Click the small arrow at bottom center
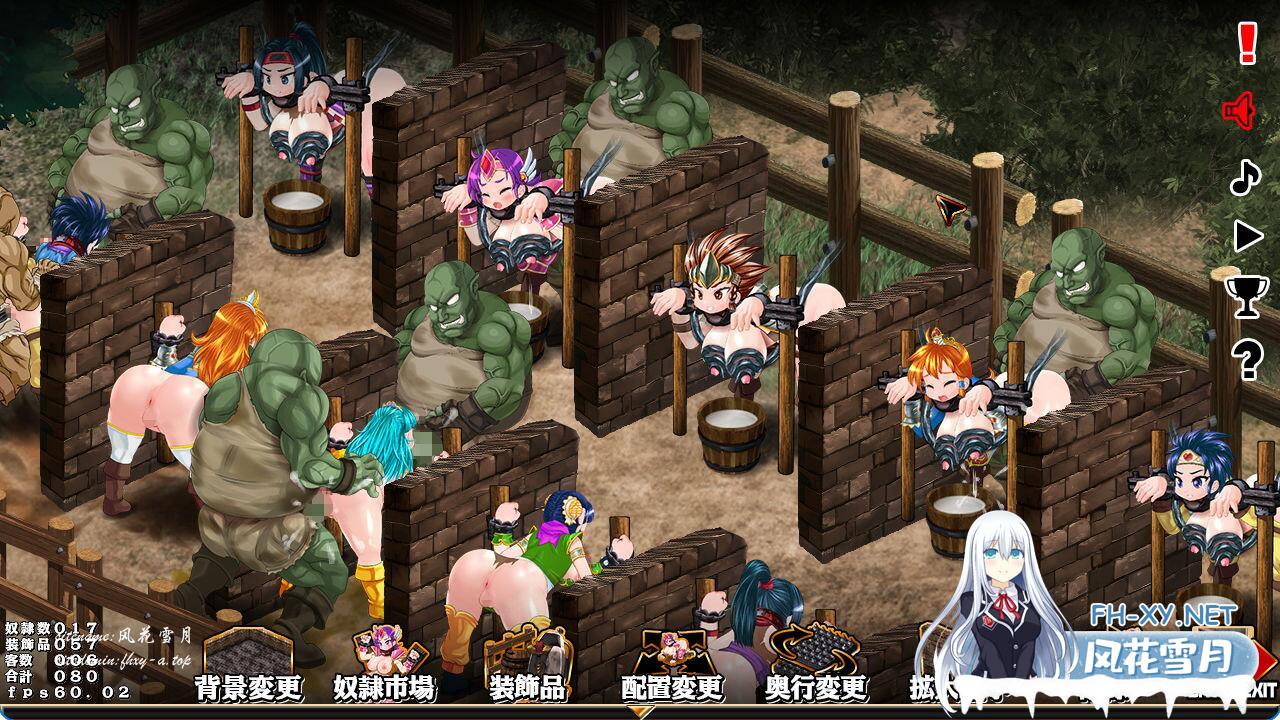 point(640,712)
